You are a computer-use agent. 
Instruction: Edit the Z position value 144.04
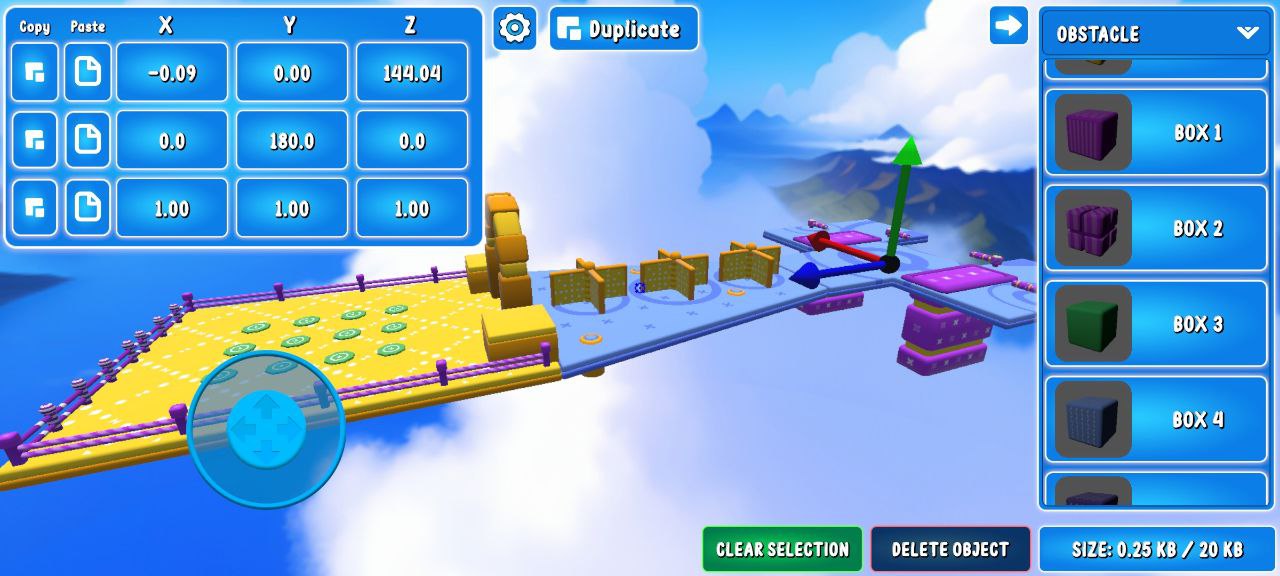412,73
